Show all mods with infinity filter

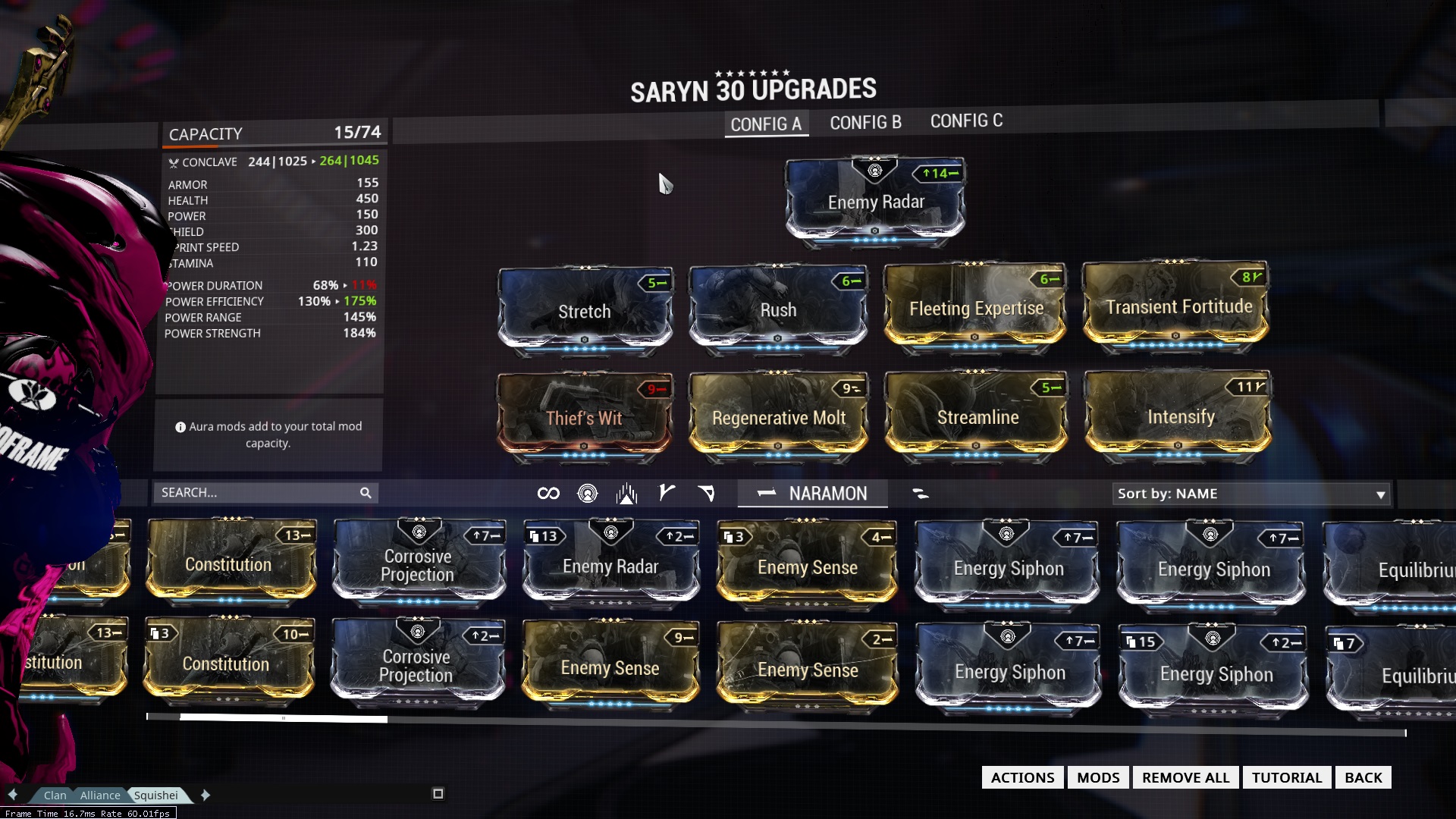tap(548, 494)
